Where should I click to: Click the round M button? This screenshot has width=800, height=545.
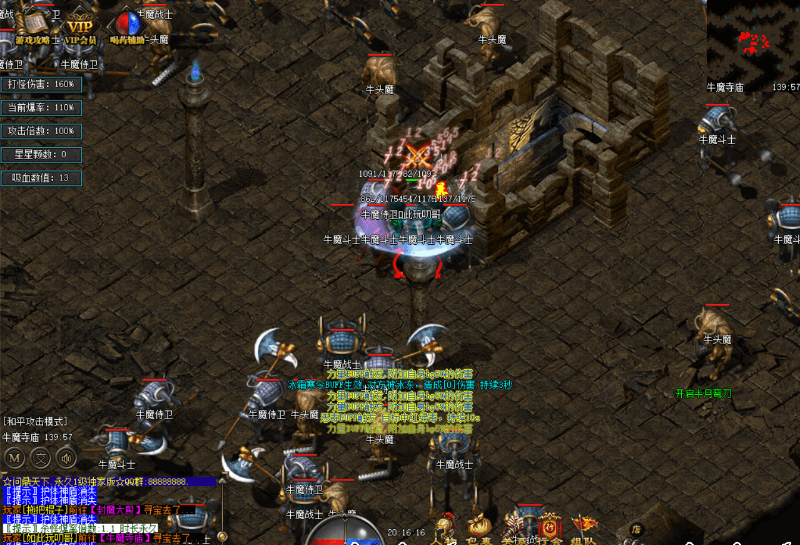(15, 458)
